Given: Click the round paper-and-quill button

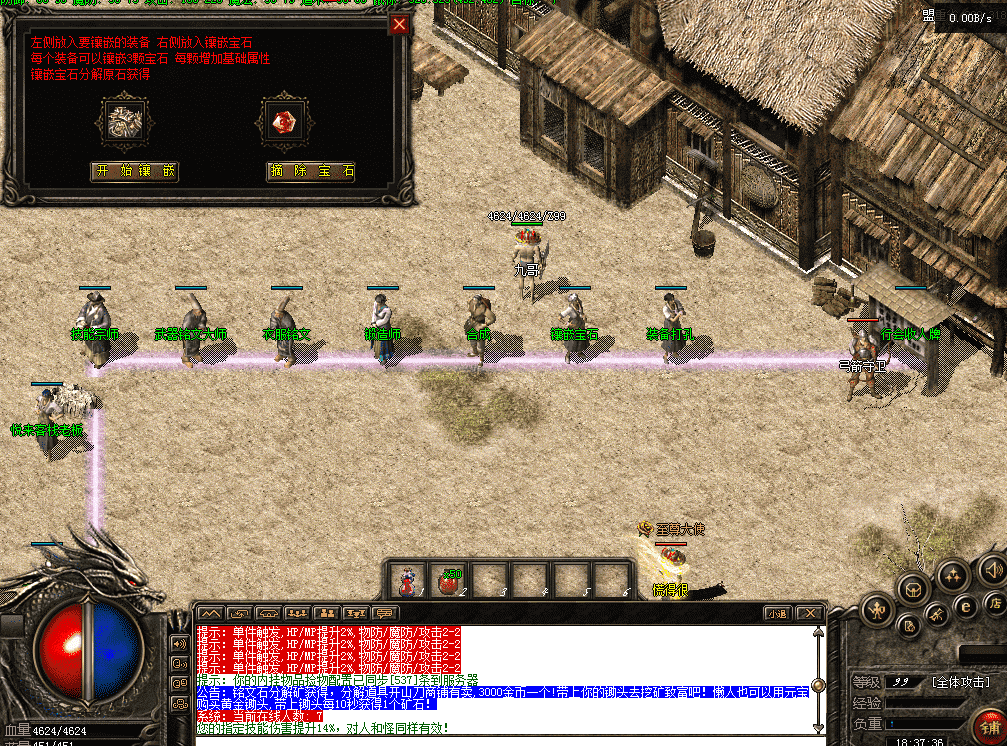Looking at the screenshot, I should tap(909, 627).
